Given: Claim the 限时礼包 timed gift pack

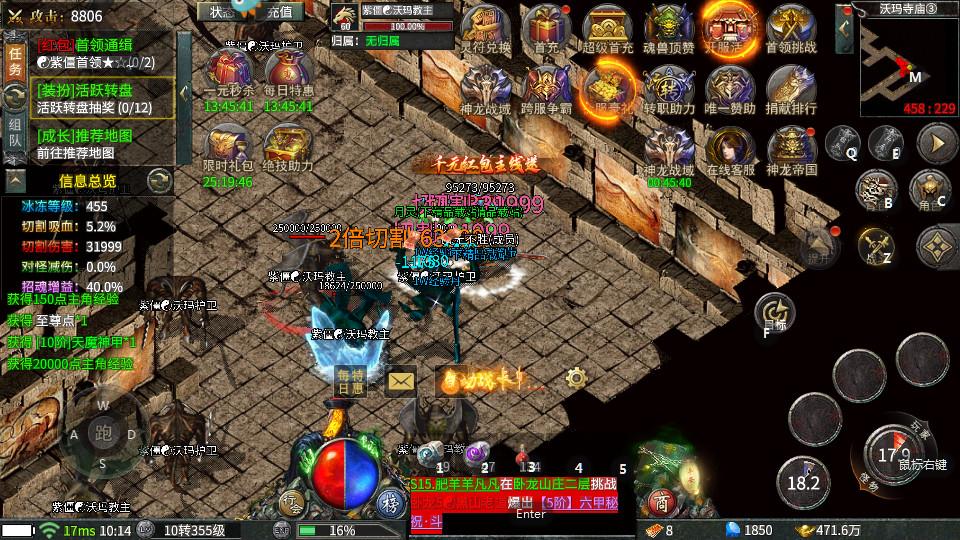Looking at the screenshot, I should [x=227, y=146].
